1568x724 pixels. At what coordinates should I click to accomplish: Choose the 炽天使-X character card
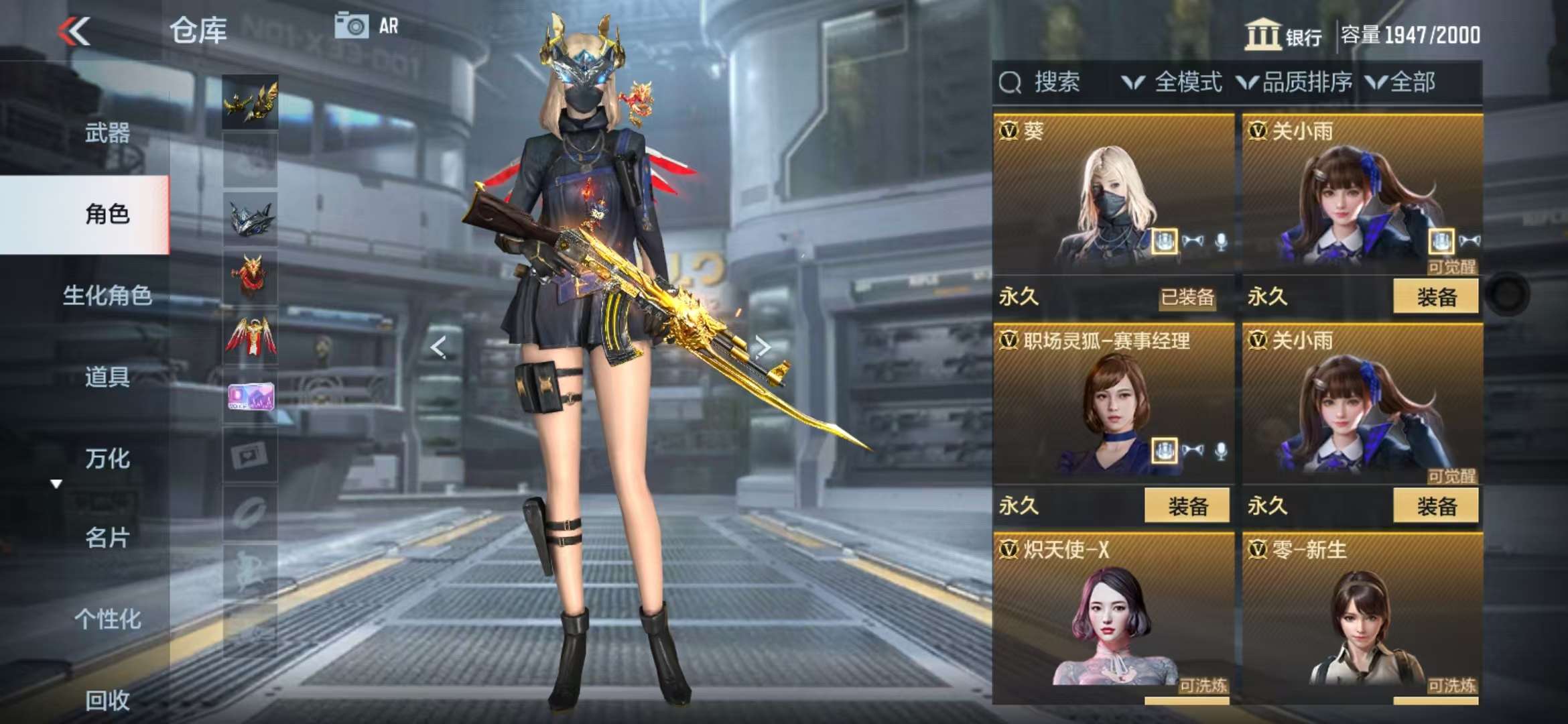click(x=1113, y=617)
